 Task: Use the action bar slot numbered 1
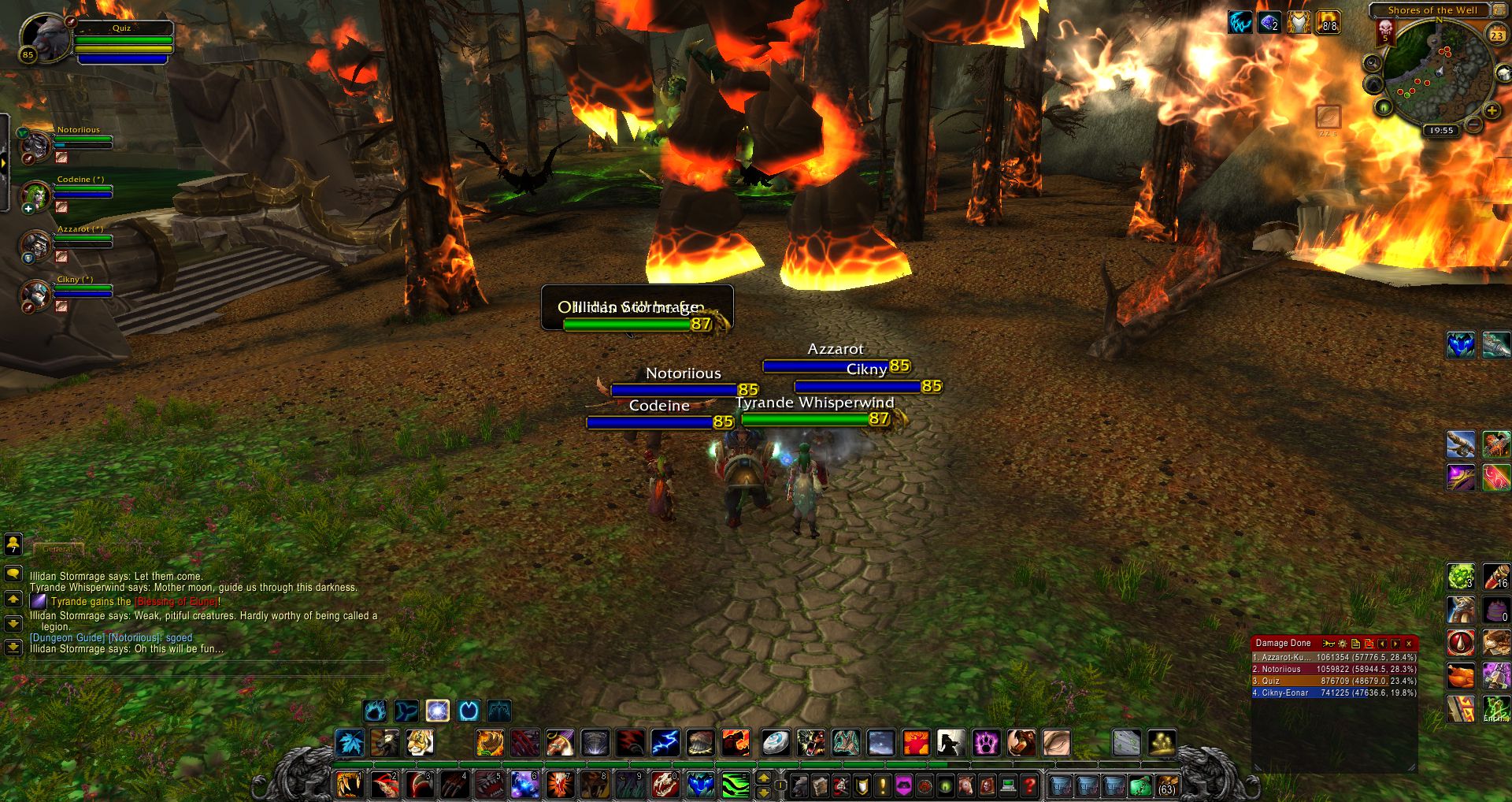(348, 785)
